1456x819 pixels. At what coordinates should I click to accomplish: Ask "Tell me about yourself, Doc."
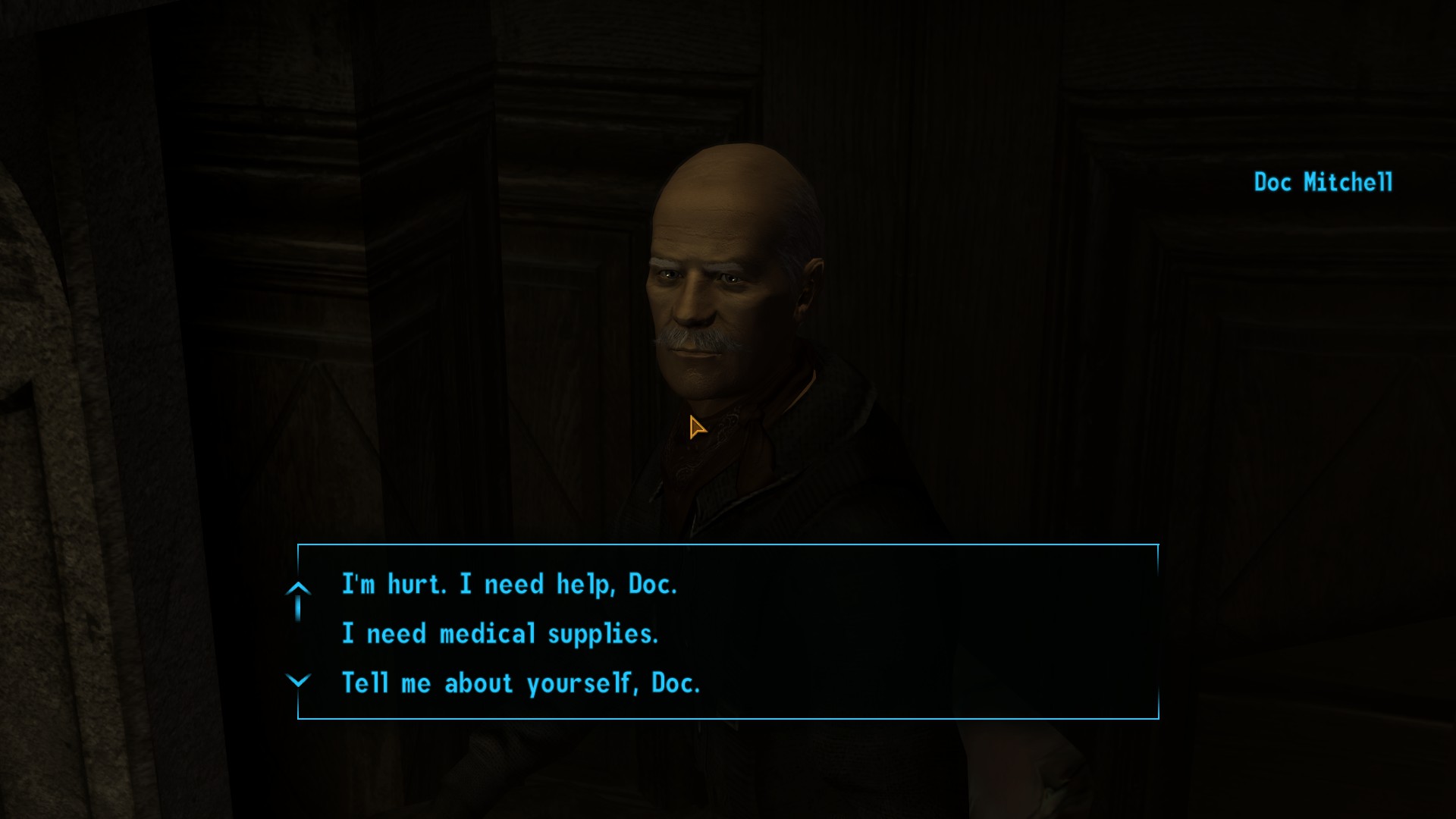[x=520, y=683]
